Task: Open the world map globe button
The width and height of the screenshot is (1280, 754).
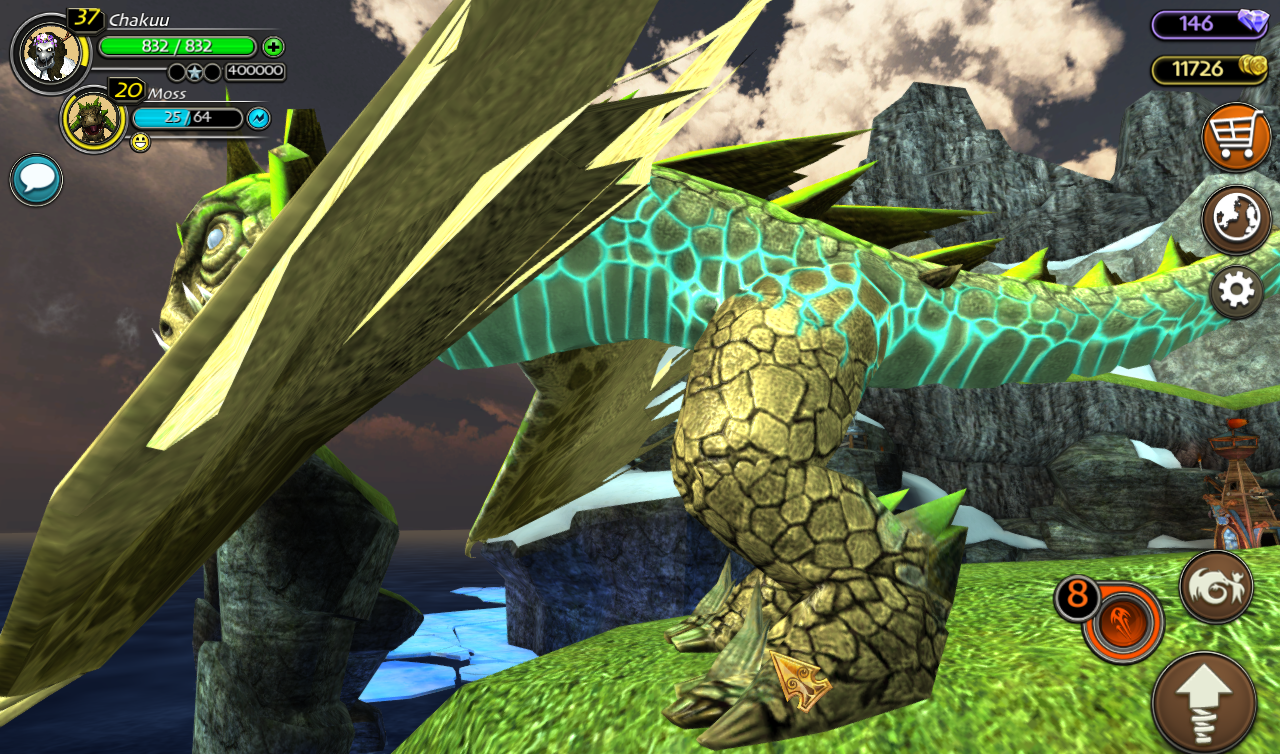Action: [x=1236, y=220]
